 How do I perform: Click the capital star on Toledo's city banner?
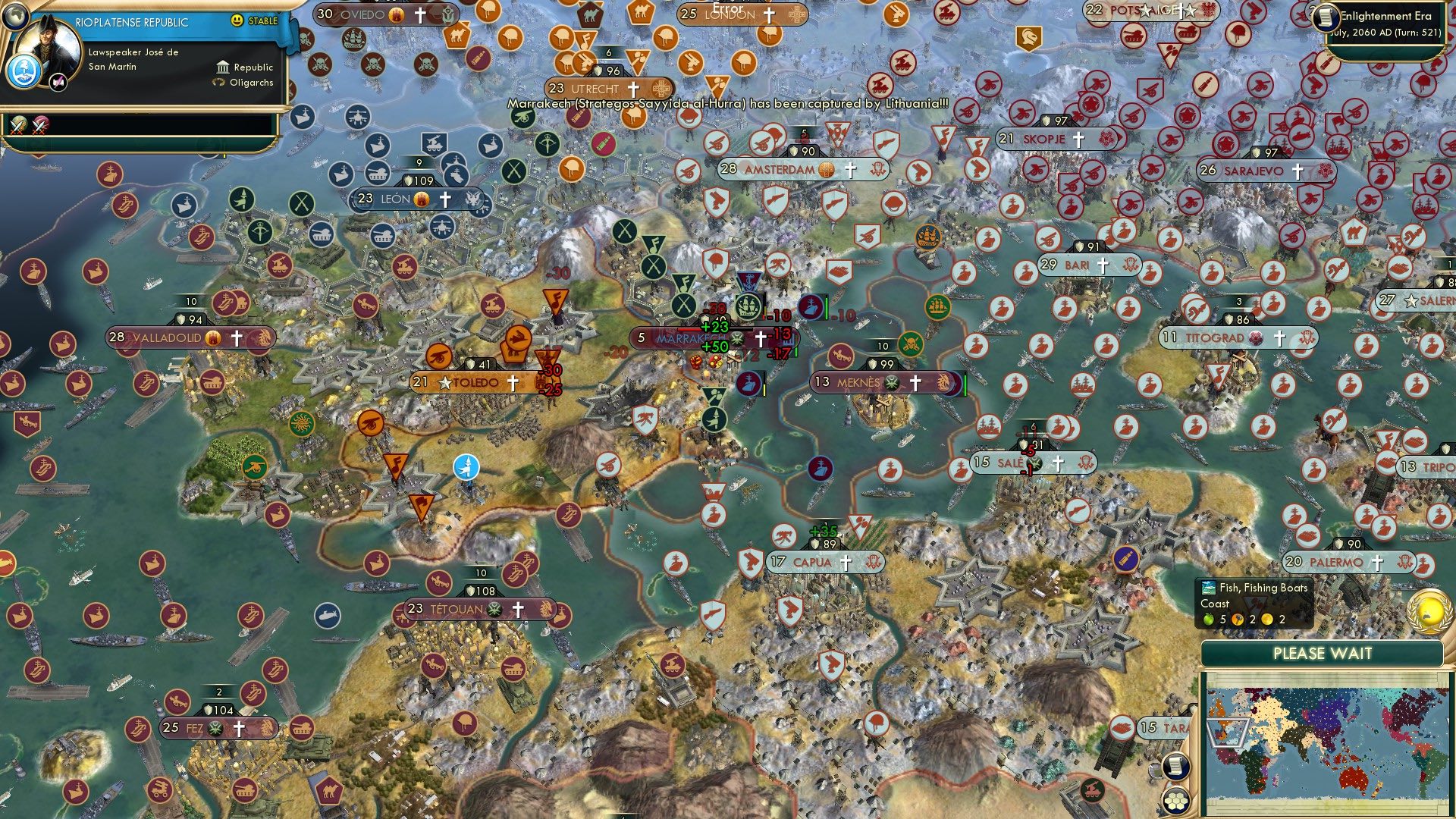[x=444, y=383]
